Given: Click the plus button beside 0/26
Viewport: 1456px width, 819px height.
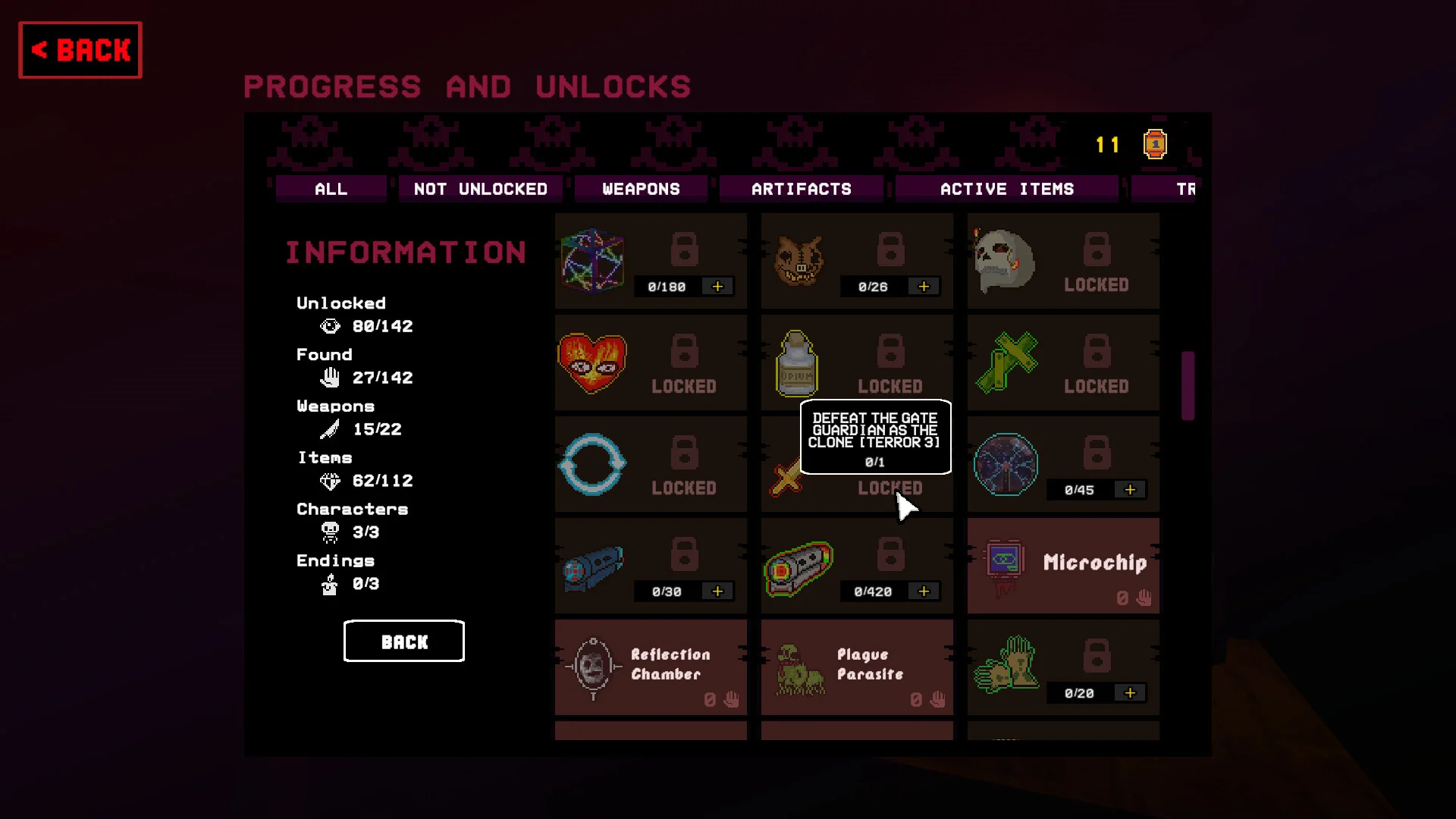Looking at the screenshot, I should [924, 287].
